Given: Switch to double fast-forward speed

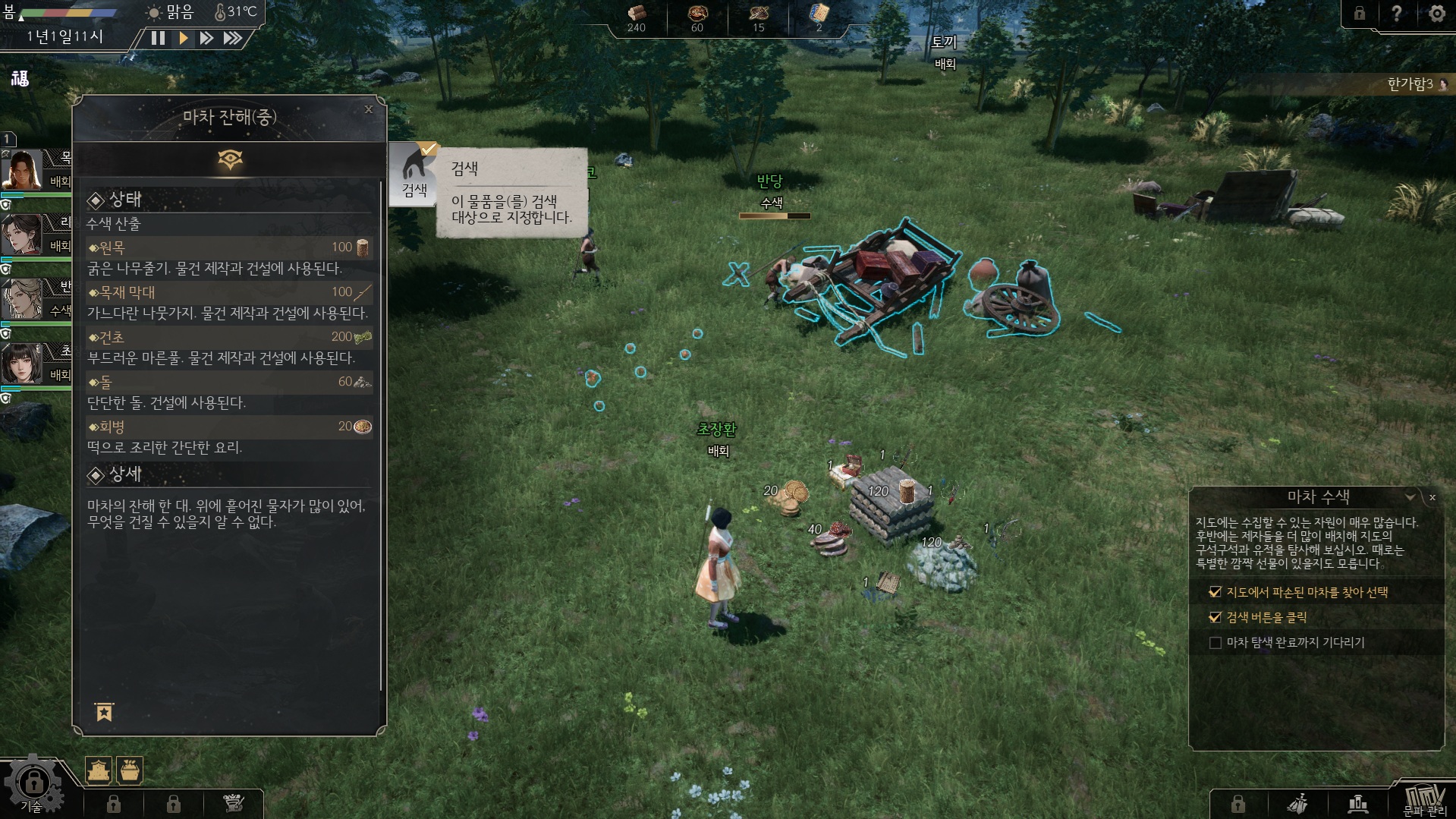Looking at the screenshot, I should tap(206, 38).
